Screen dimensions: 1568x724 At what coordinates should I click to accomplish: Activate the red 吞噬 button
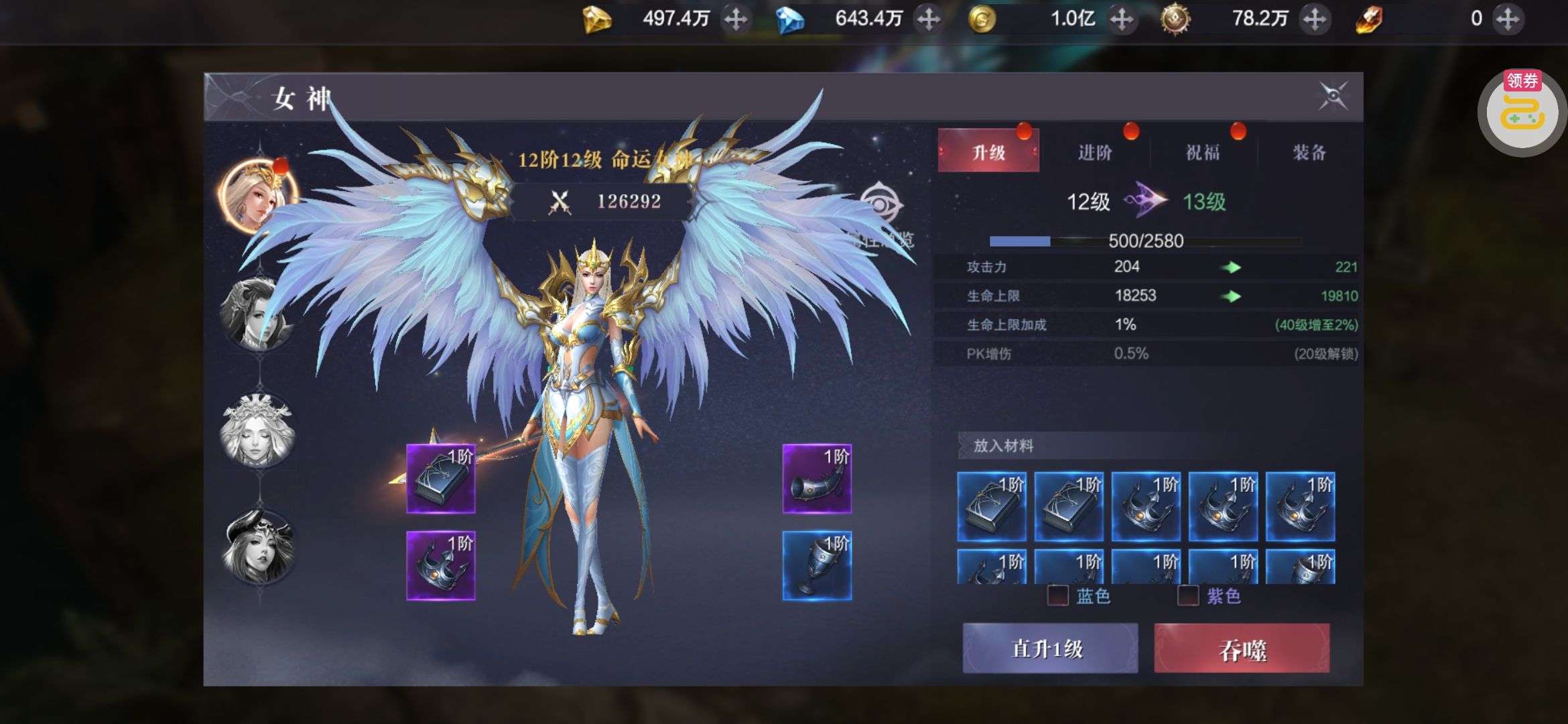(1242, 648)
